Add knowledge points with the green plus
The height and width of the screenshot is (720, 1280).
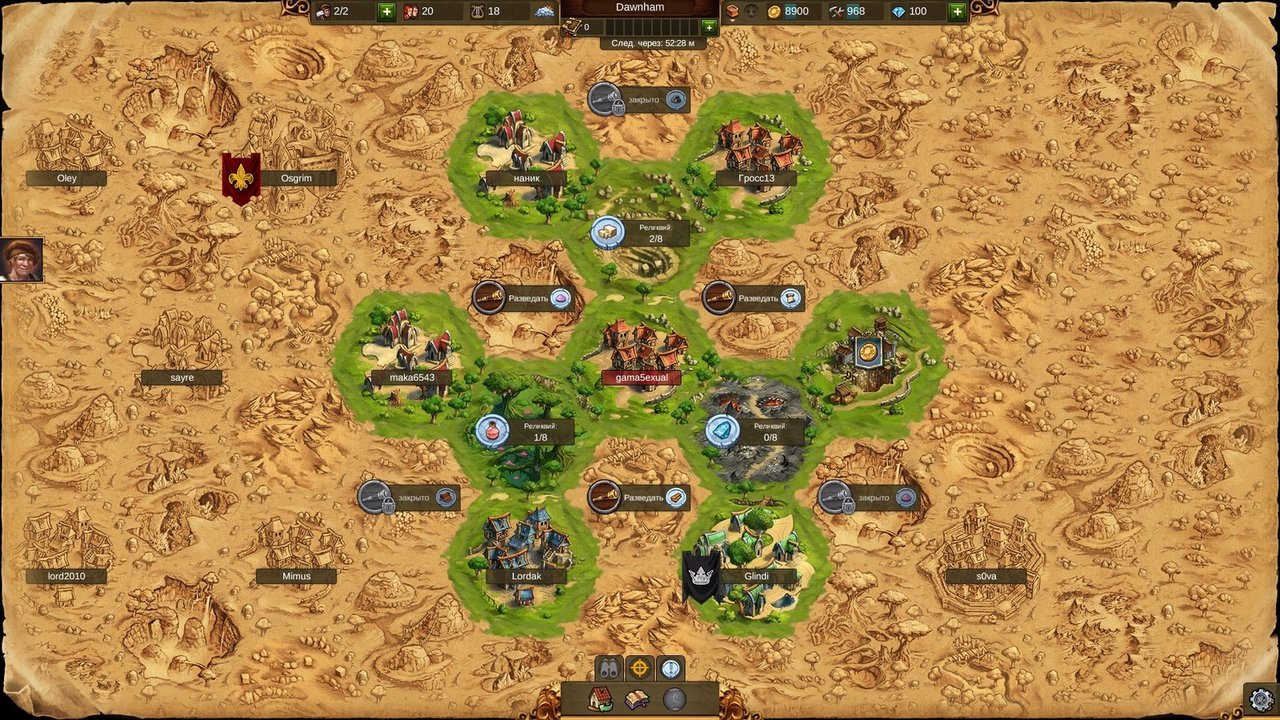click(709, 27)
